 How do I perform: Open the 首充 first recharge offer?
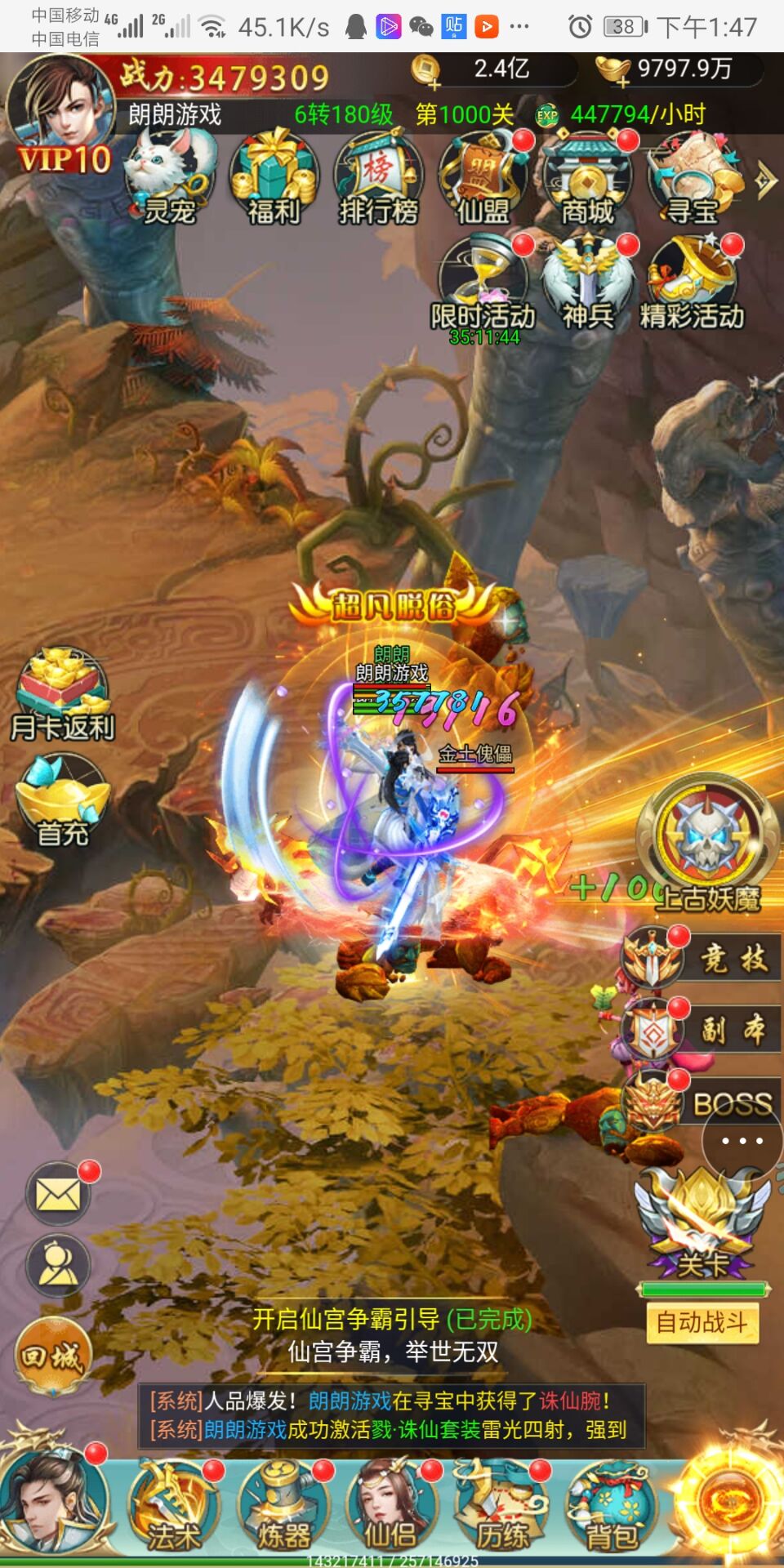click(x=62, y=801)
